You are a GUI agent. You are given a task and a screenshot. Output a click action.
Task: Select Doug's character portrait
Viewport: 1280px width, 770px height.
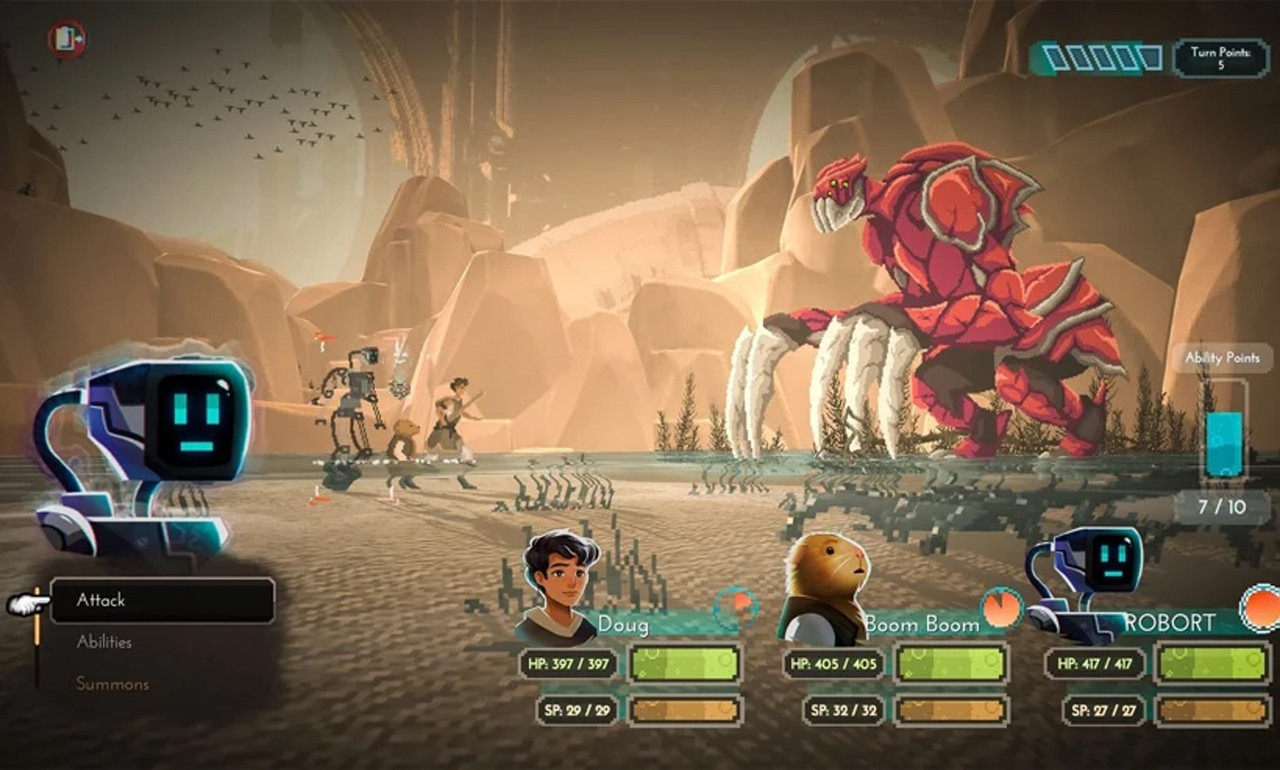(x=558, y=587)
